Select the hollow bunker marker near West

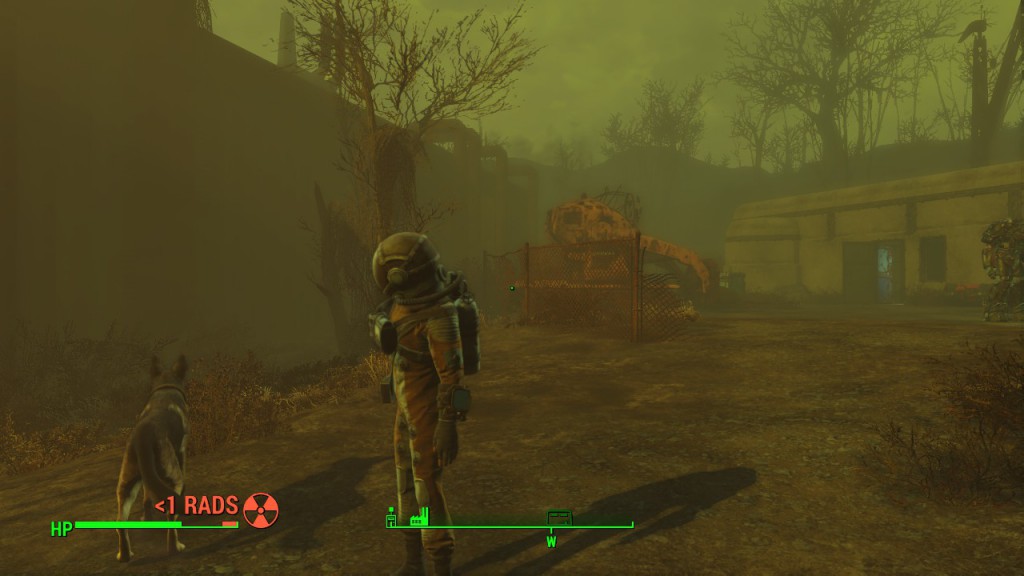559,517
